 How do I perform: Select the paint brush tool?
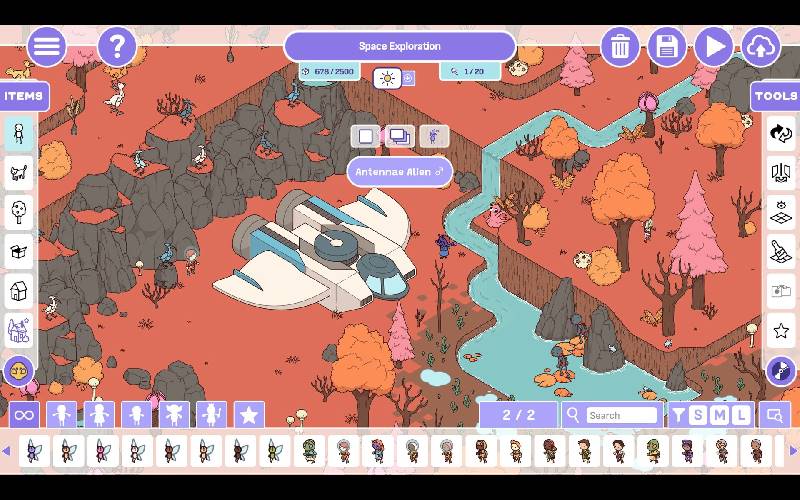[781, 251]
